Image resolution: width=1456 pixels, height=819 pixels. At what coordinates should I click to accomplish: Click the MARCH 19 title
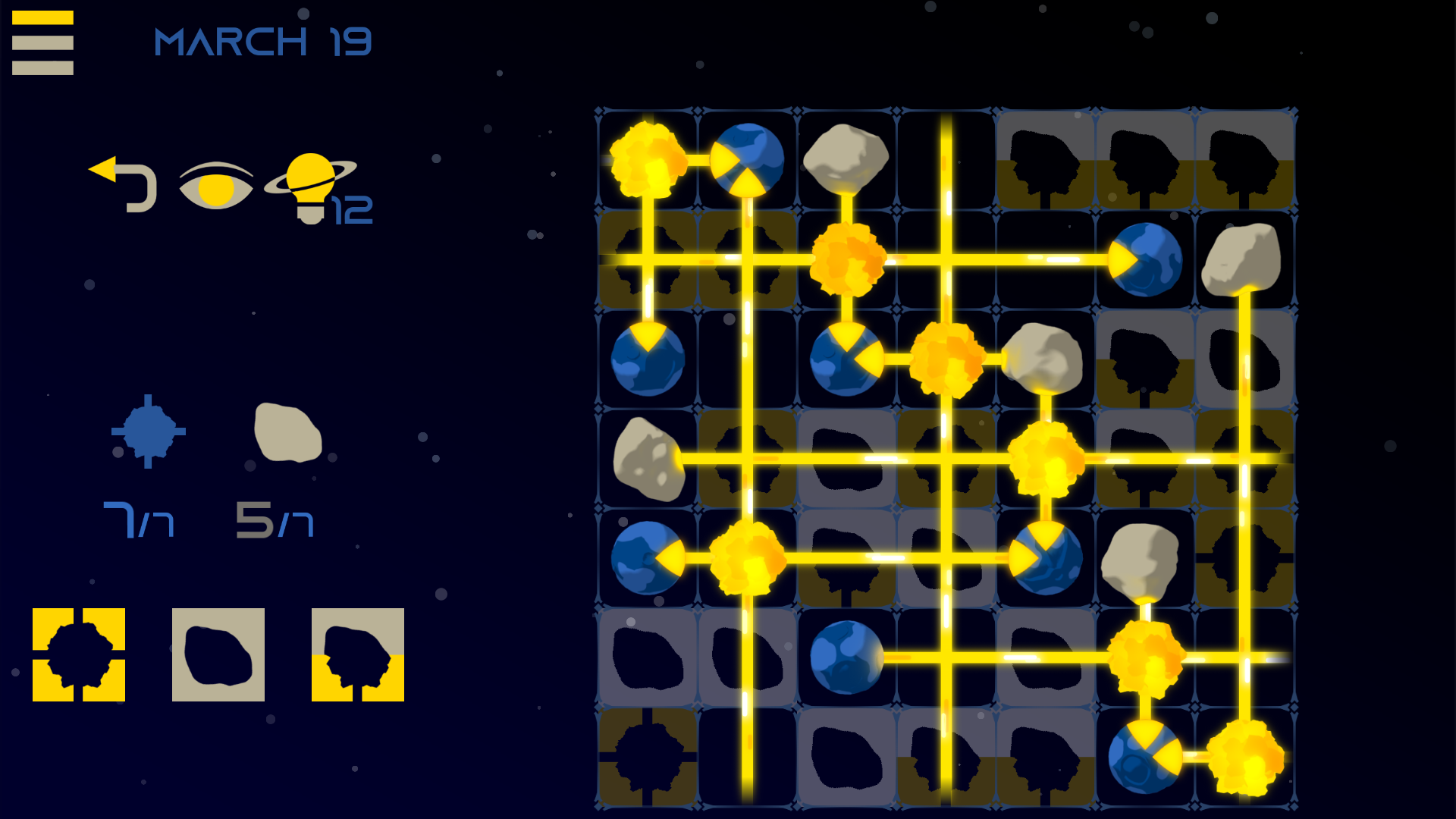(262, 43)
